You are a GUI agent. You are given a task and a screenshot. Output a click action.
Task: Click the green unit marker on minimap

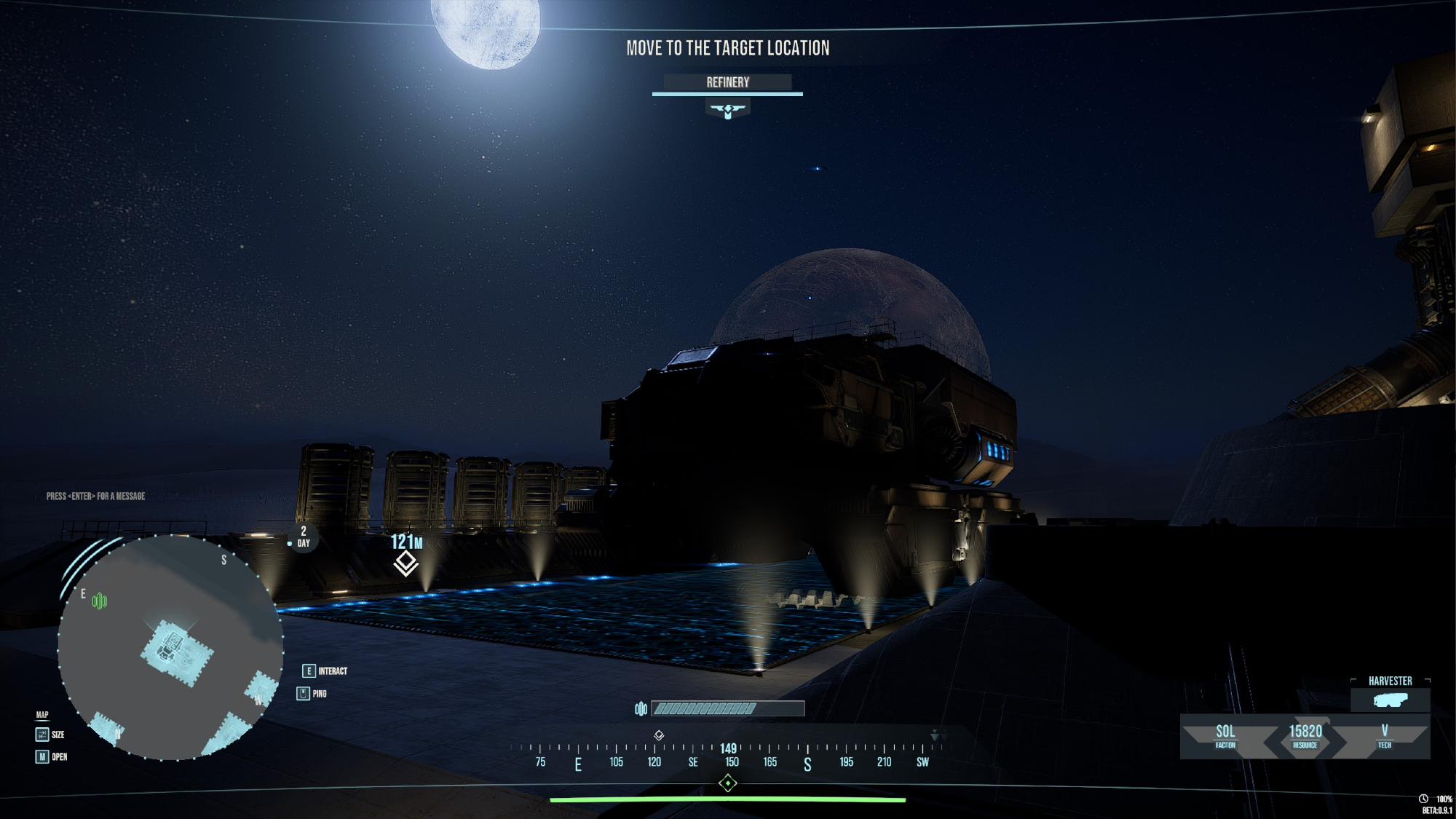(100, 601)
